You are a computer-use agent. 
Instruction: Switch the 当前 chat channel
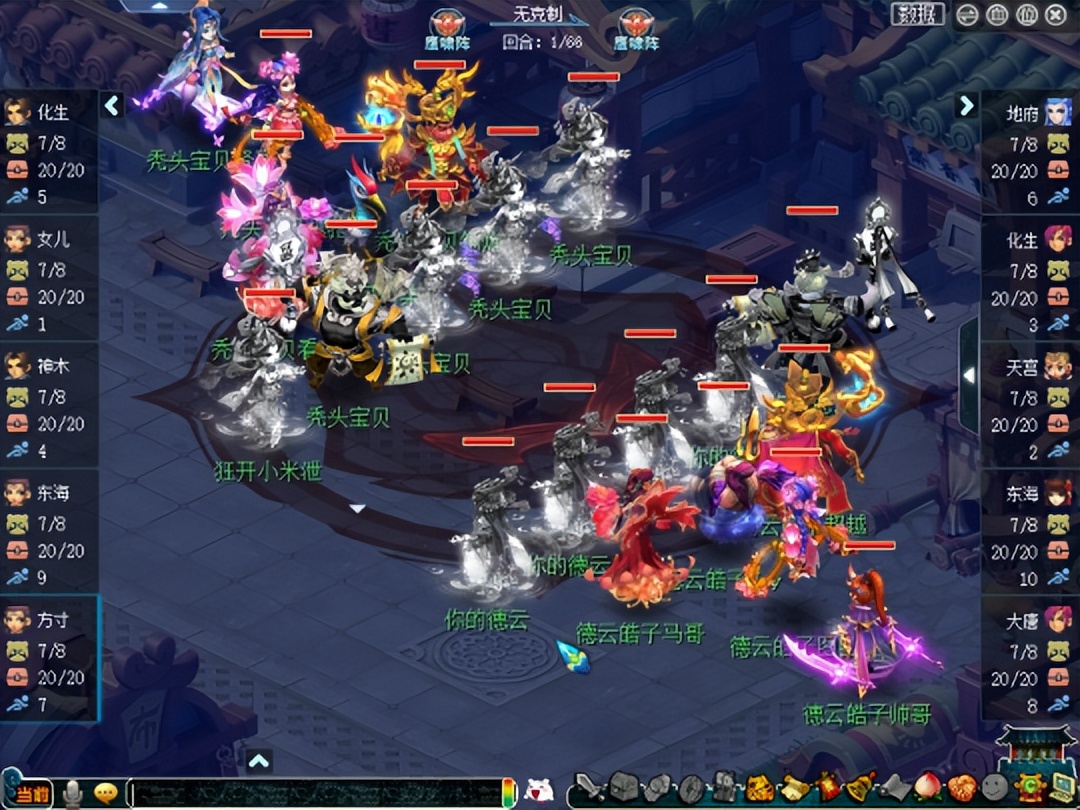click(x=30, y=792)
